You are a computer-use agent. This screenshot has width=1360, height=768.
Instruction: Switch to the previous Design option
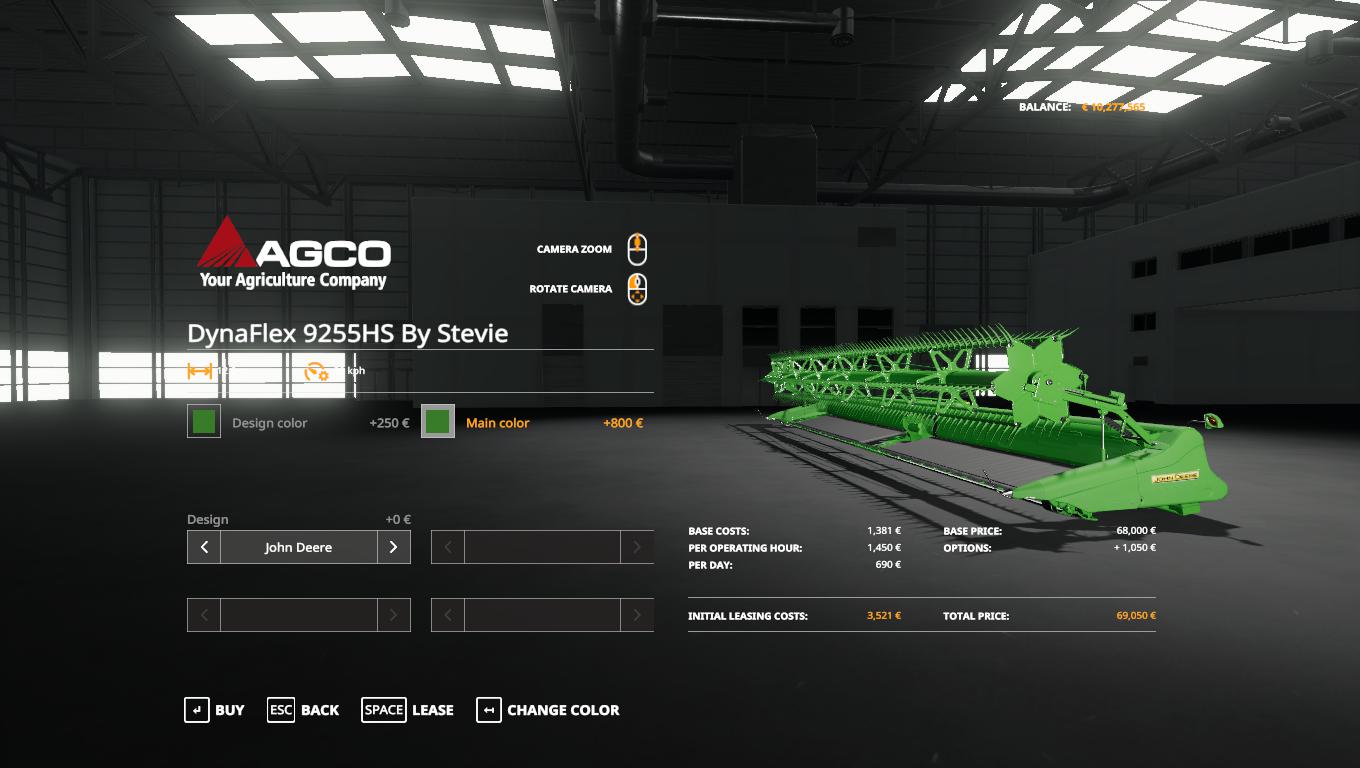click(204, 547)
